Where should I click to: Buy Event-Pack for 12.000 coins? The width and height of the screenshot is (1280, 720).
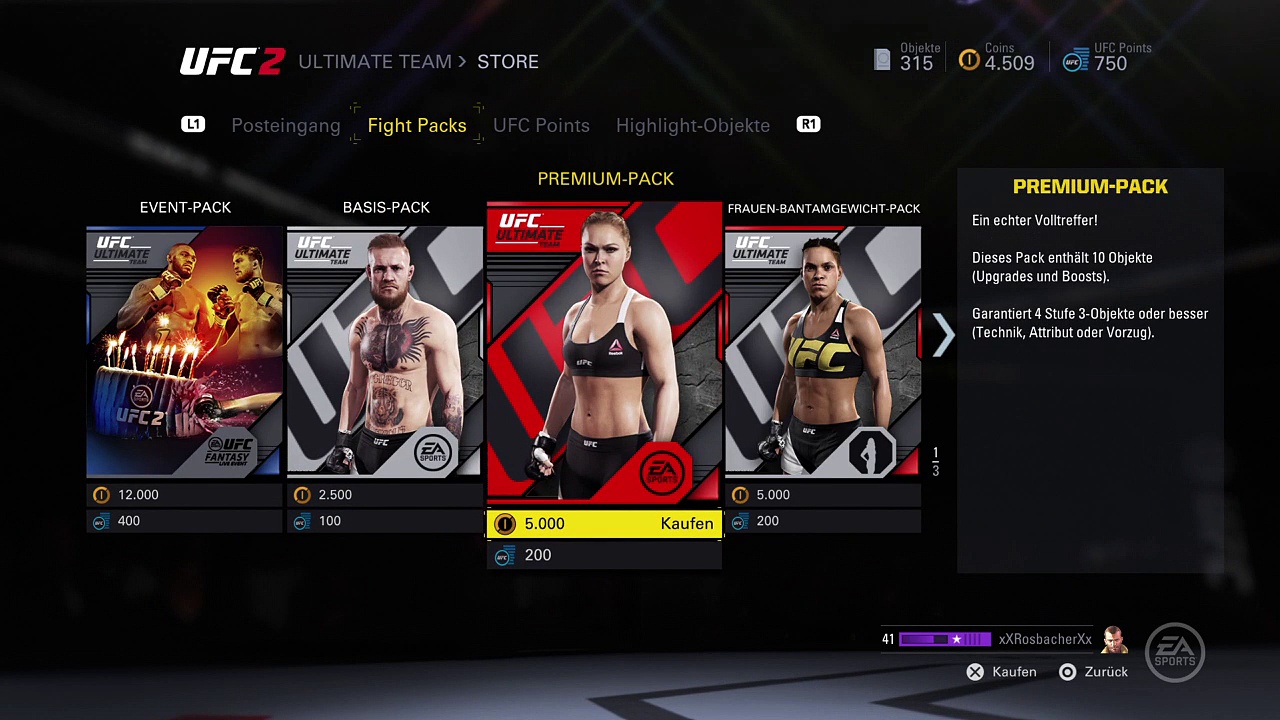pos(184,495)
